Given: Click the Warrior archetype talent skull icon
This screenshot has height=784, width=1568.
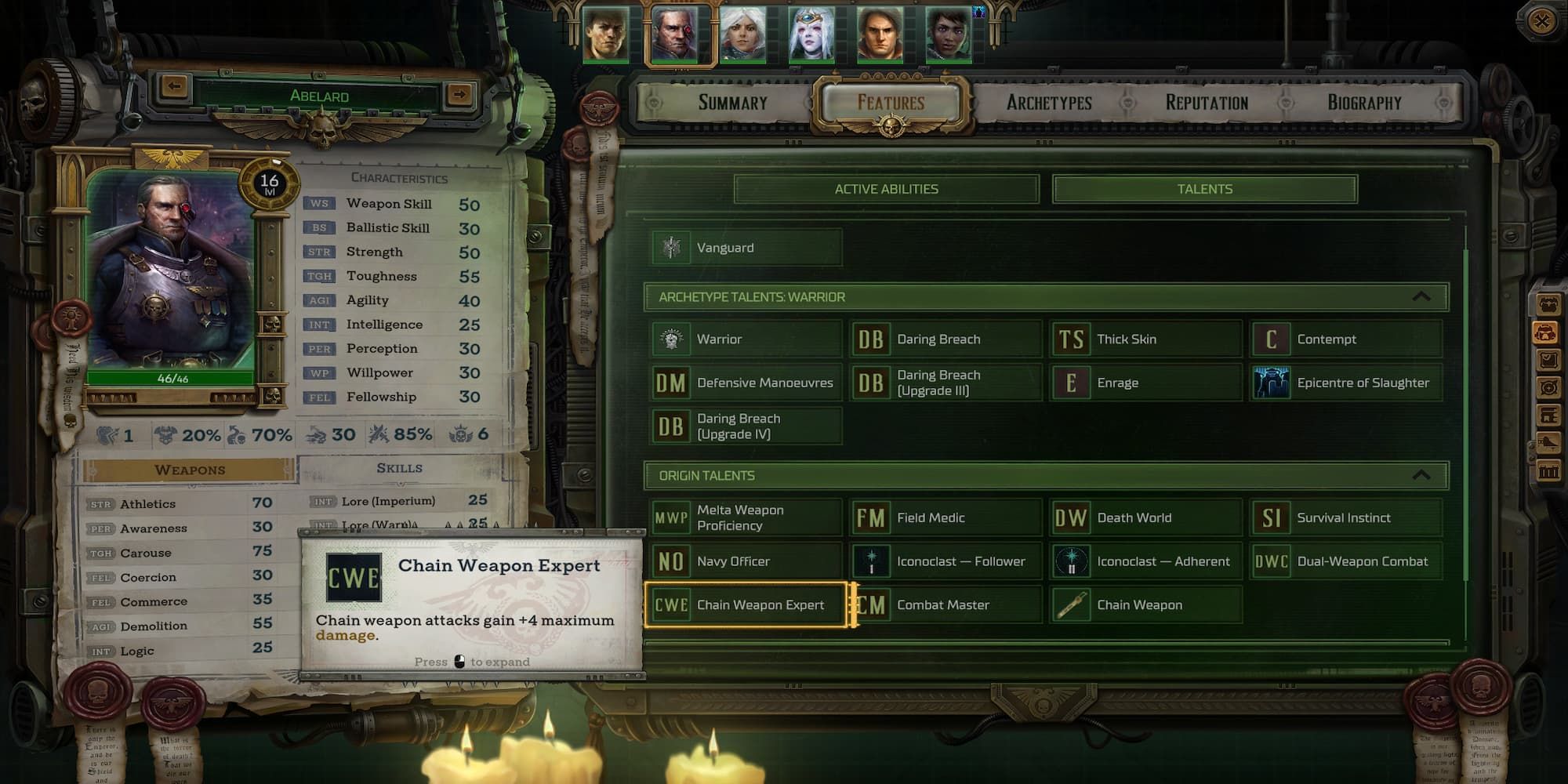Looking at the screenshot, I should coord(672,338).
